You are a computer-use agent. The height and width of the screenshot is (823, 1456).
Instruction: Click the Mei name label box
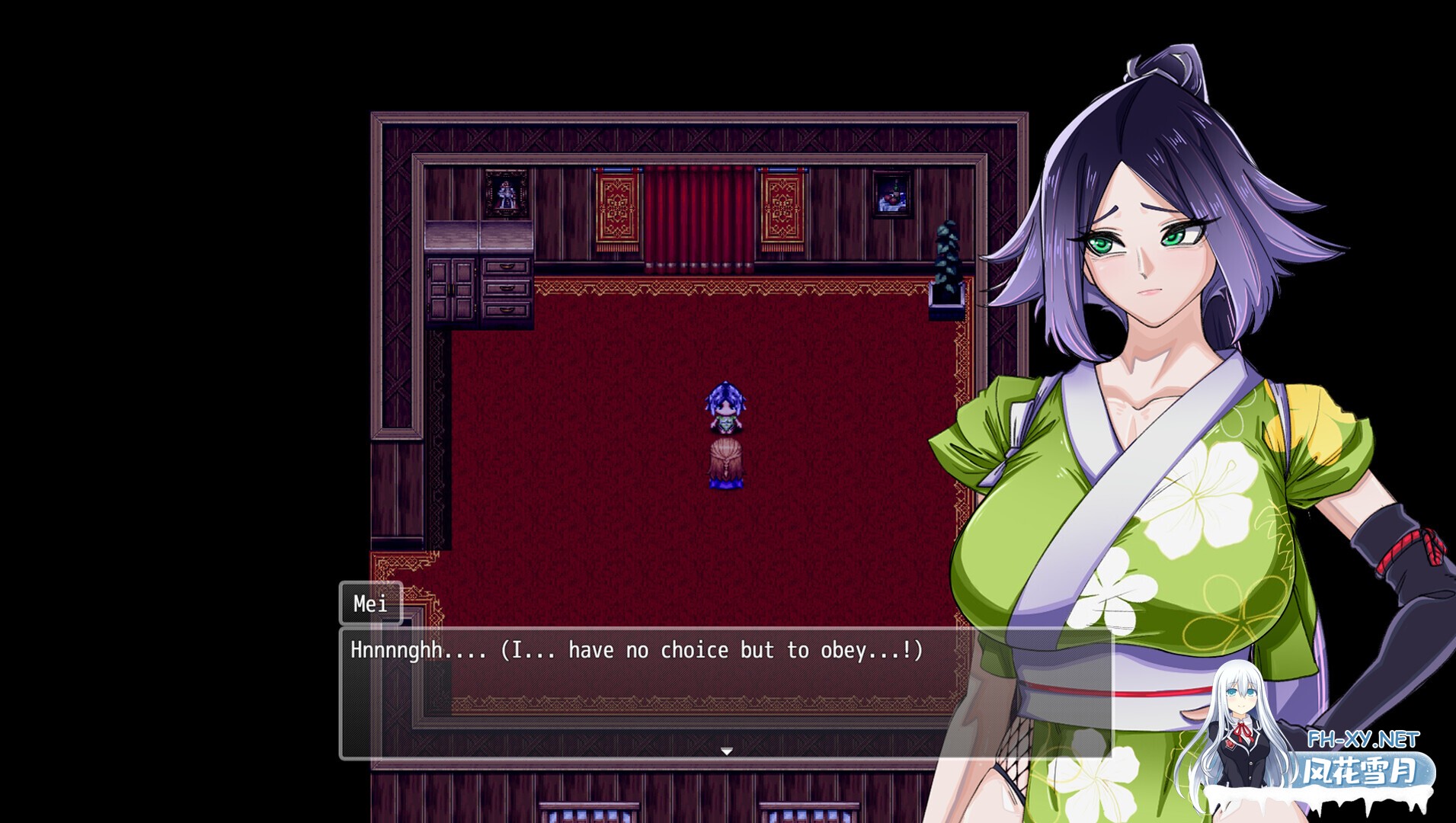pos(371,605)
